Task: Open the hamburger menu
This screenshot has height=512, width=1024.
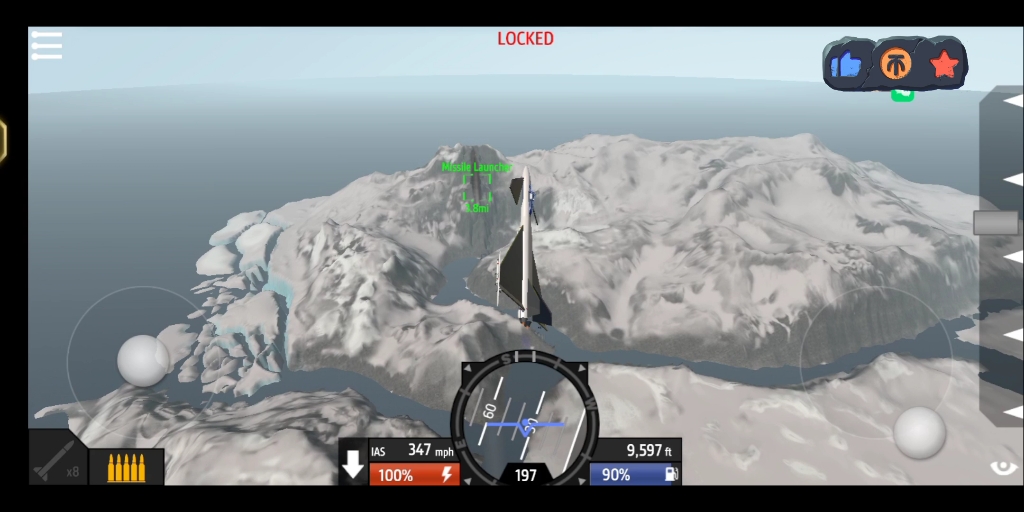Action: (47, 45)
